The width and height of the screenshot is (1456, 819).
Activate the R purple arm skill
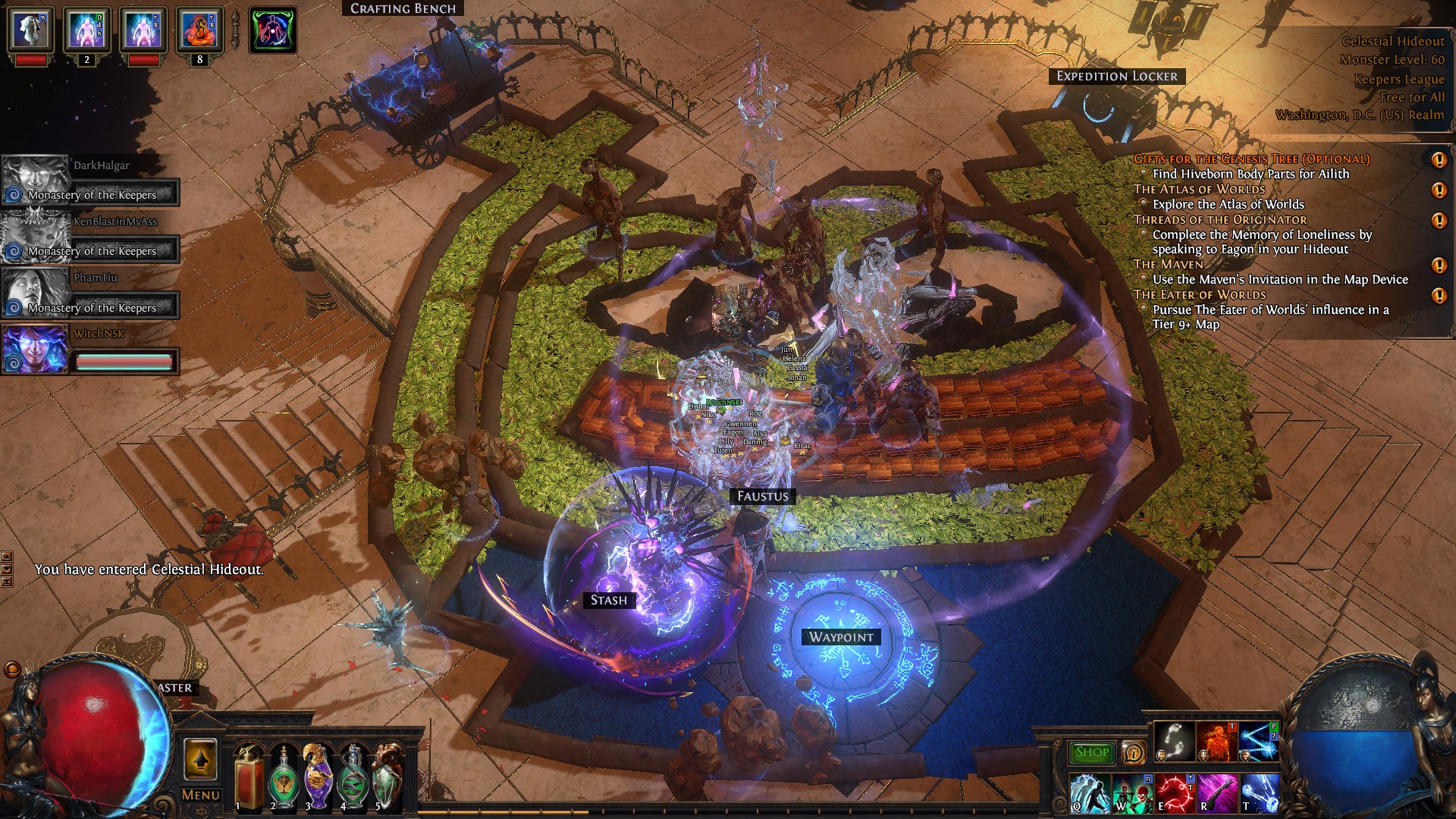click(x=1217, y=792)
